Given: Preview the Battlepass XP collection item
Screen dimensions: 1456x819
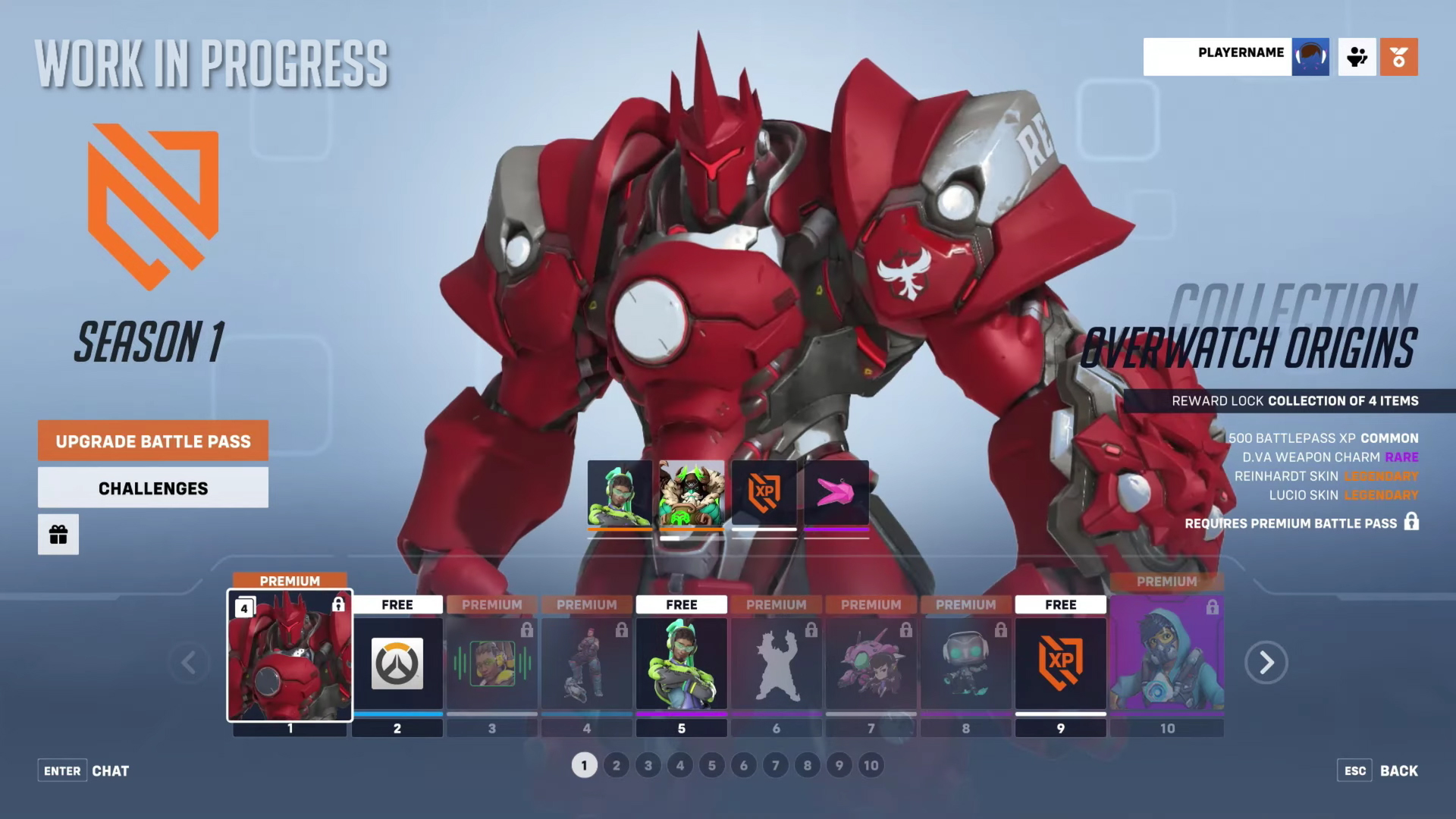Looking at the screenshot, I should click(x=764, y=494).
